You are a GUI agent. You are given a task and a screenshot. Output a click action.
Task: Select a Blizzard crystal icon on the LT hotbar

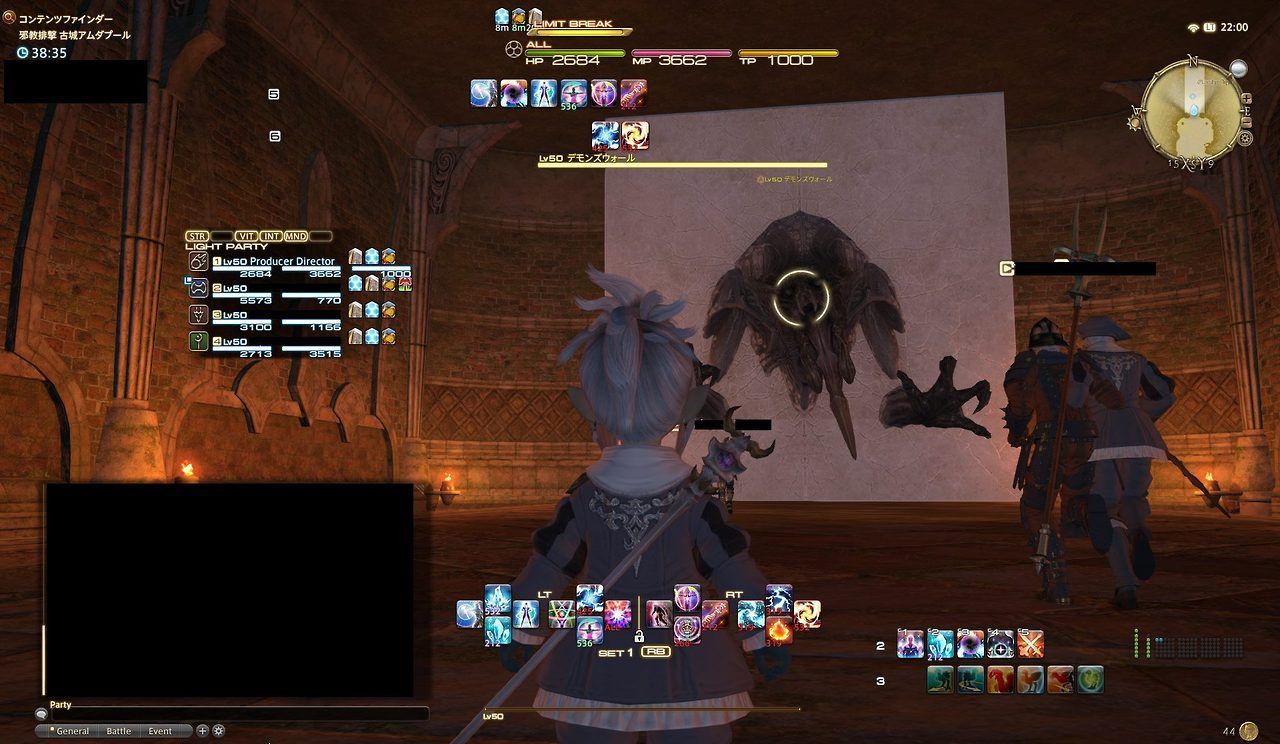tap(496, 630)
